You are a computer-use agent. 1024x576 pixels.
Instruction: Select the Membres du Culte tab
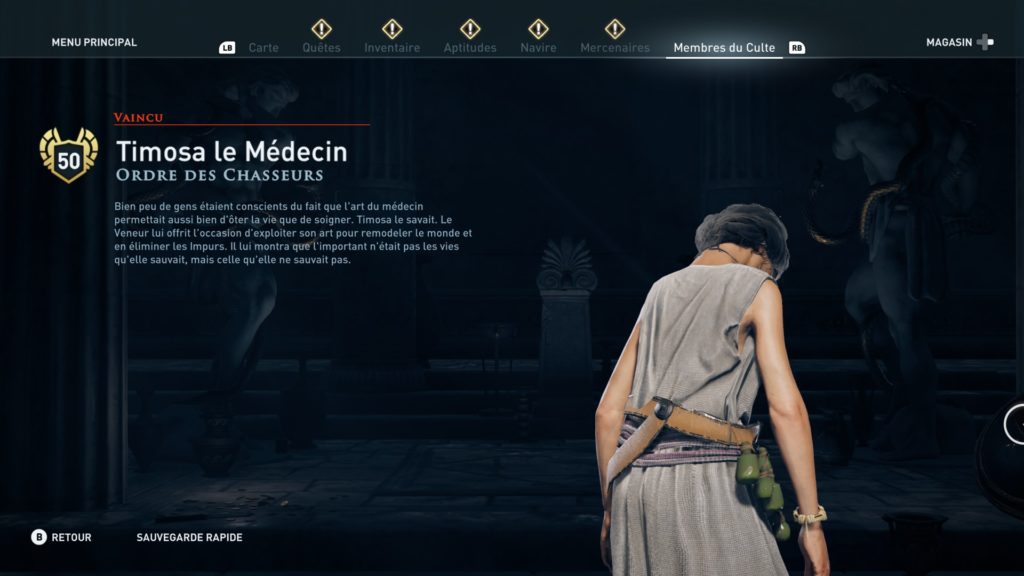(x=724, y=48)
